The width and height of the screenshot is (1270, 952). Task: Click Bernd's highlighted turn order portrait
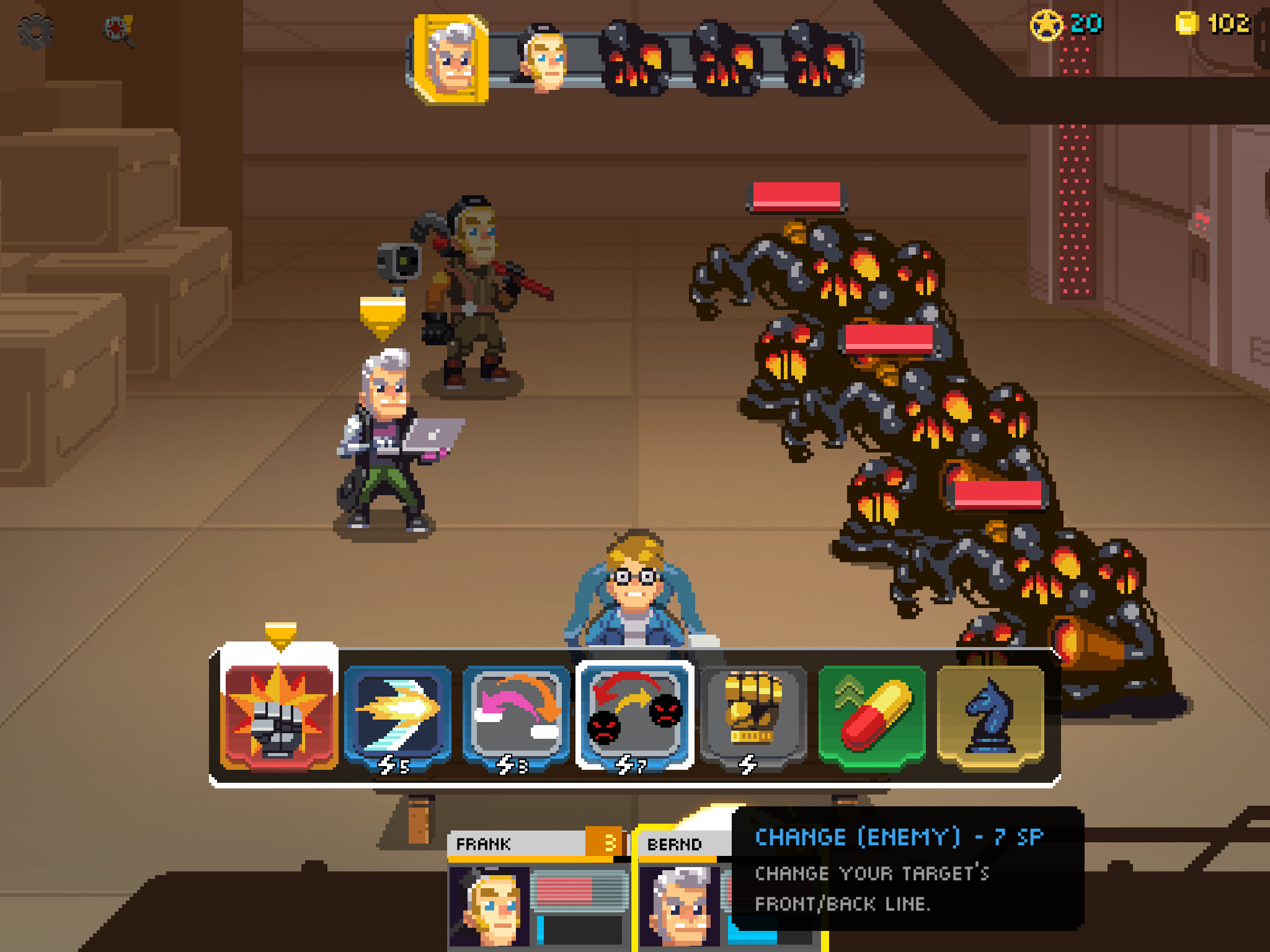tap(451, 60)
